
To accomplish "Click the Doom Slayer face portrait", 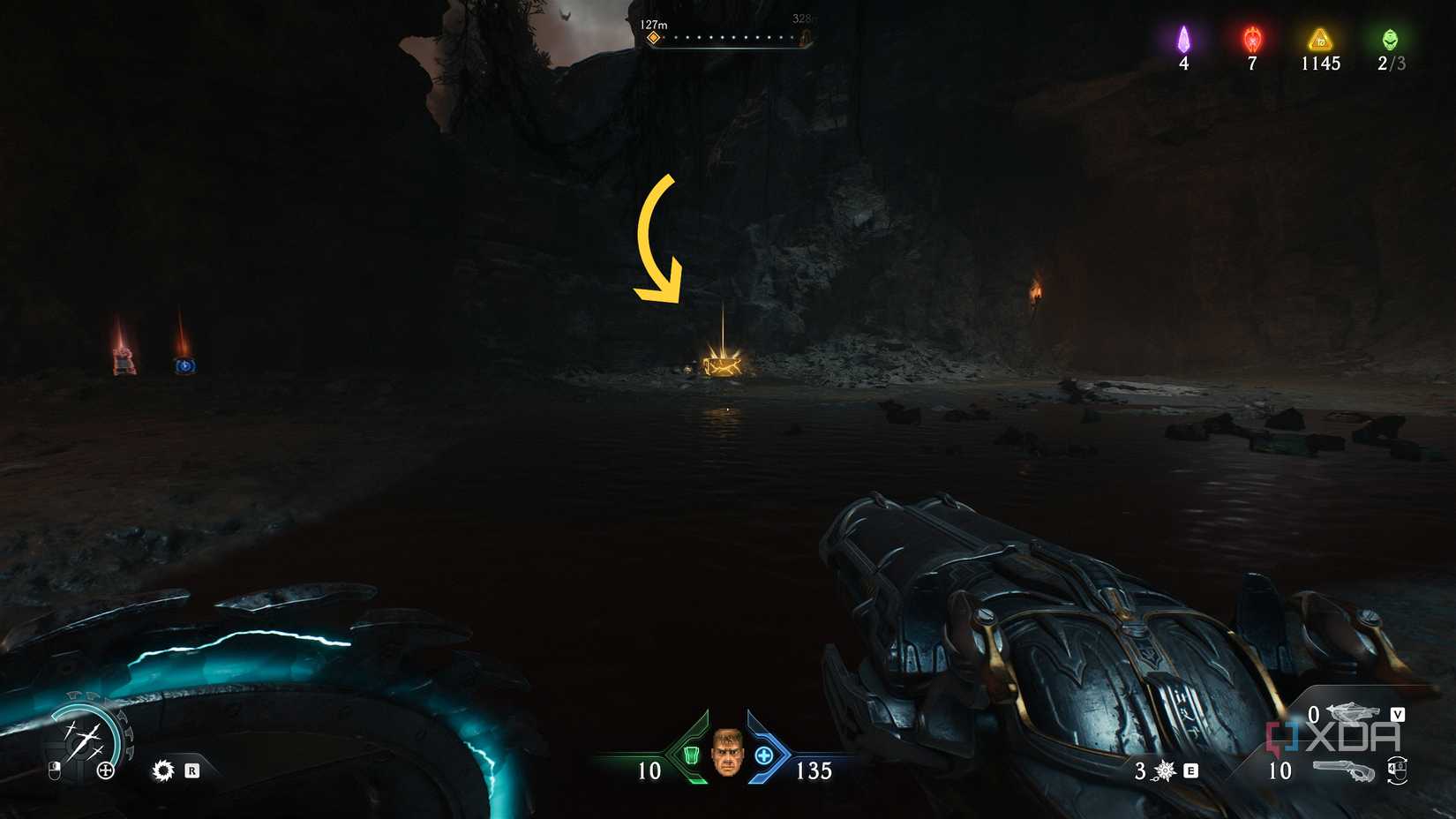I will pyautogui.click(x=726, y=756).
